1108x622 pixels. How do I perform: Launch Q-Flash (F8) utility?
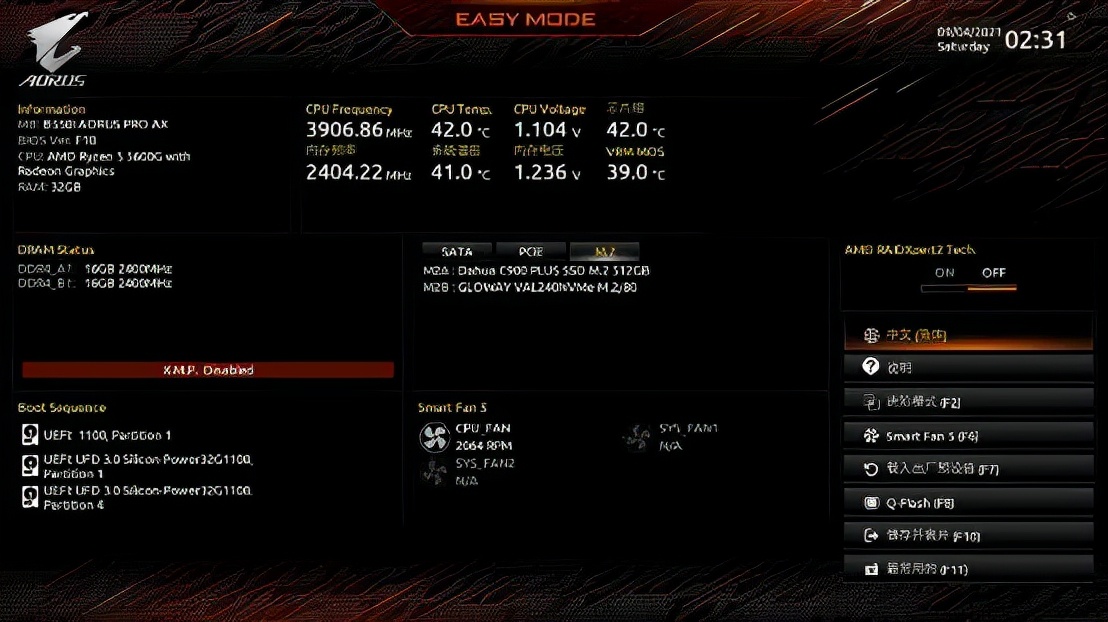[967, 503]
